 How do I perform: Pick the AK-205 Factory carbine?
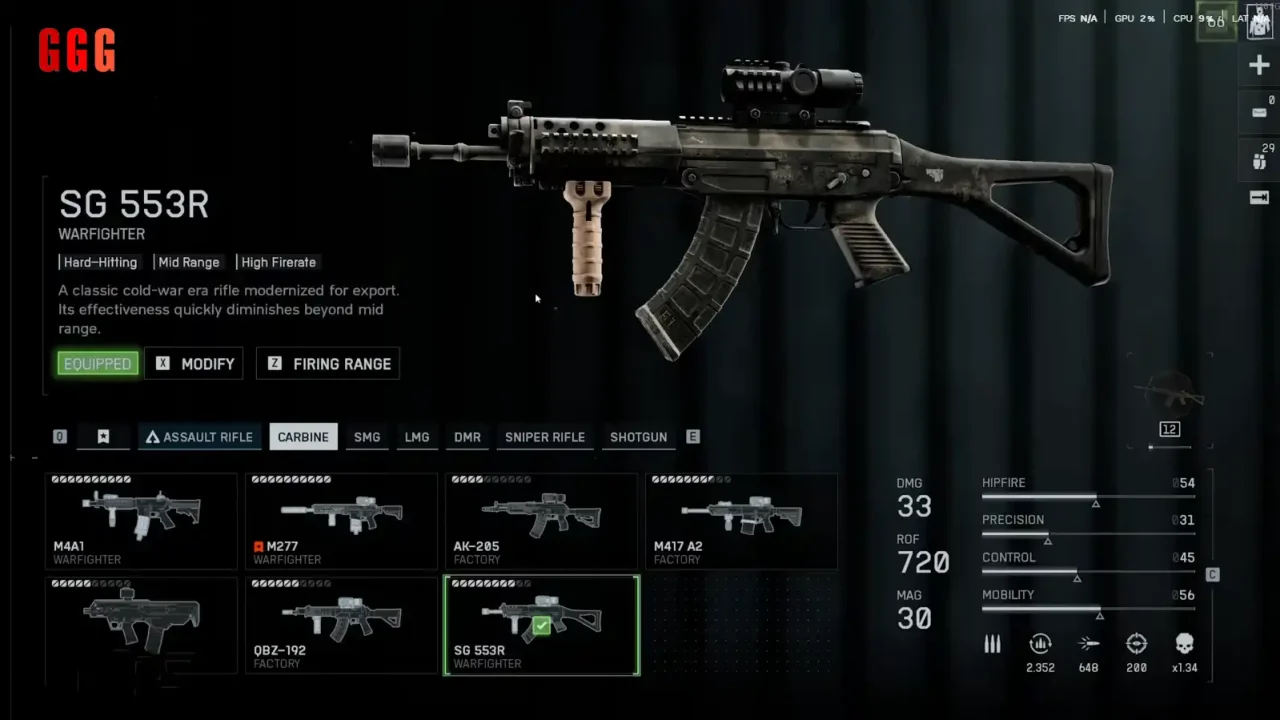[x=541, y=521]
